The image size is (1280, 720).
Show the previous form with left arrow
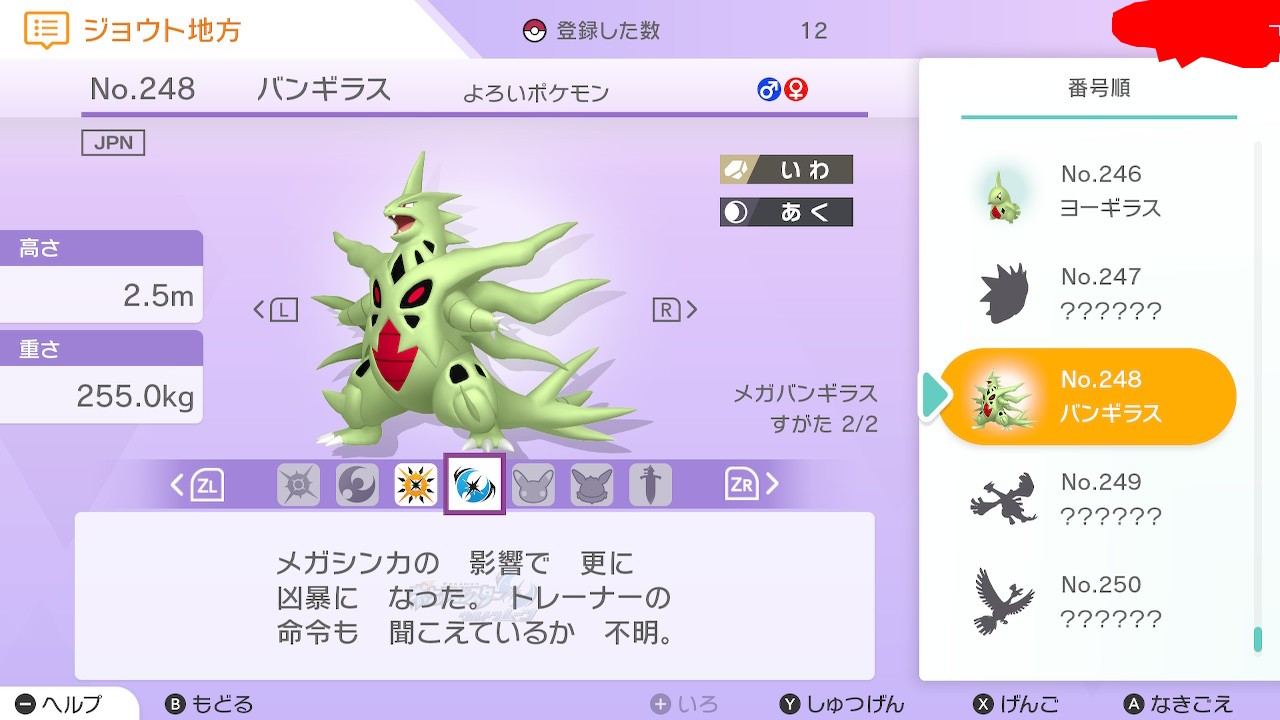click(x=275, y=310)
